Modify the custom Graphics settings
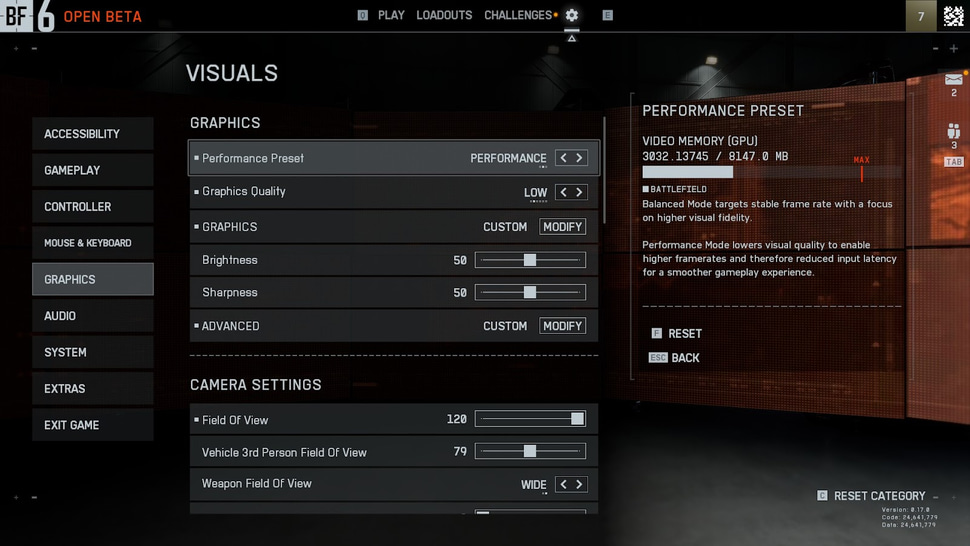This screenshot has height=546, width=970. pos(562,227)
